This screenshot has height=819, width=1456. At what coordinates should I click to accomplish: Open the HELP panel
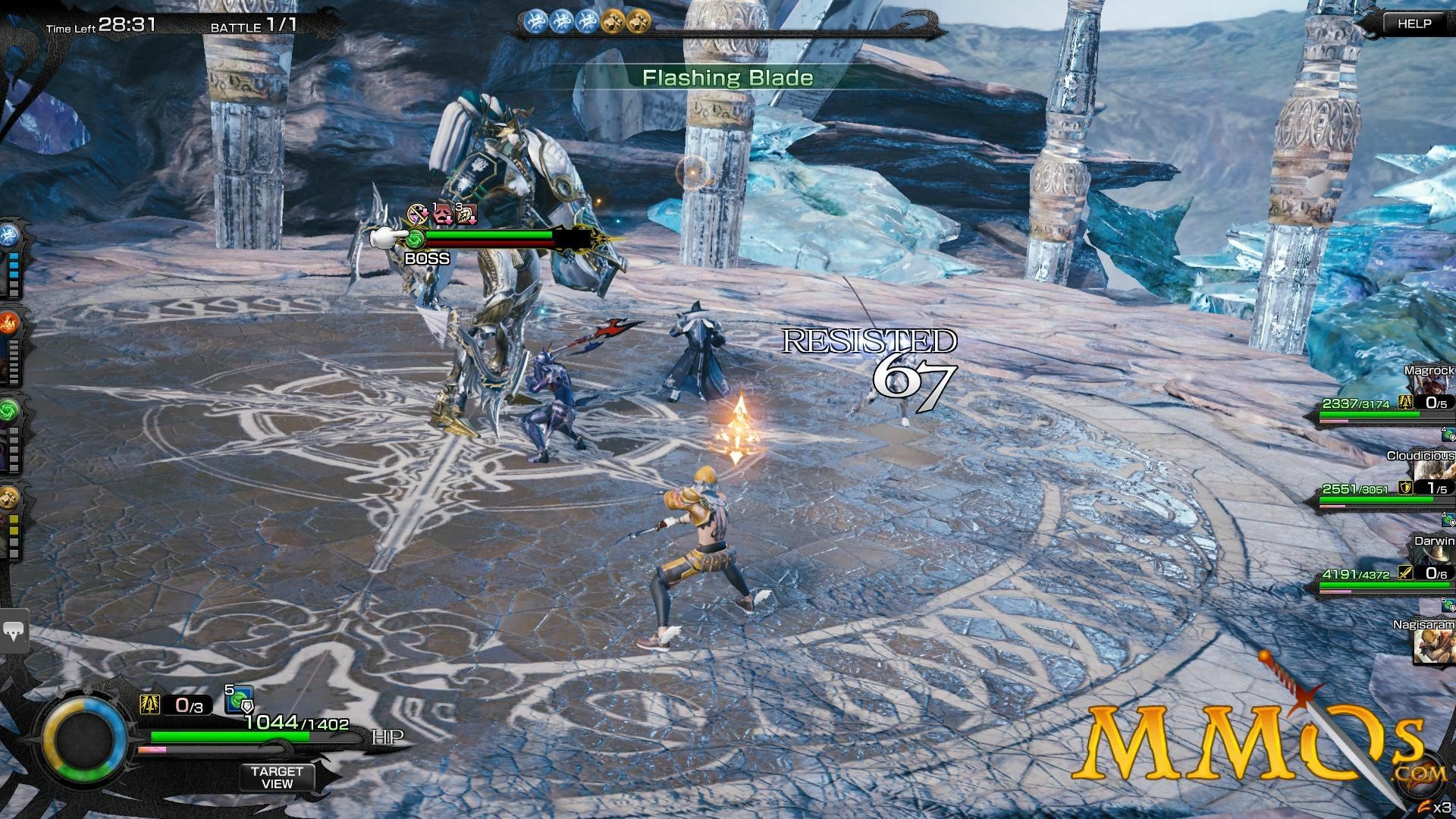1414,24
